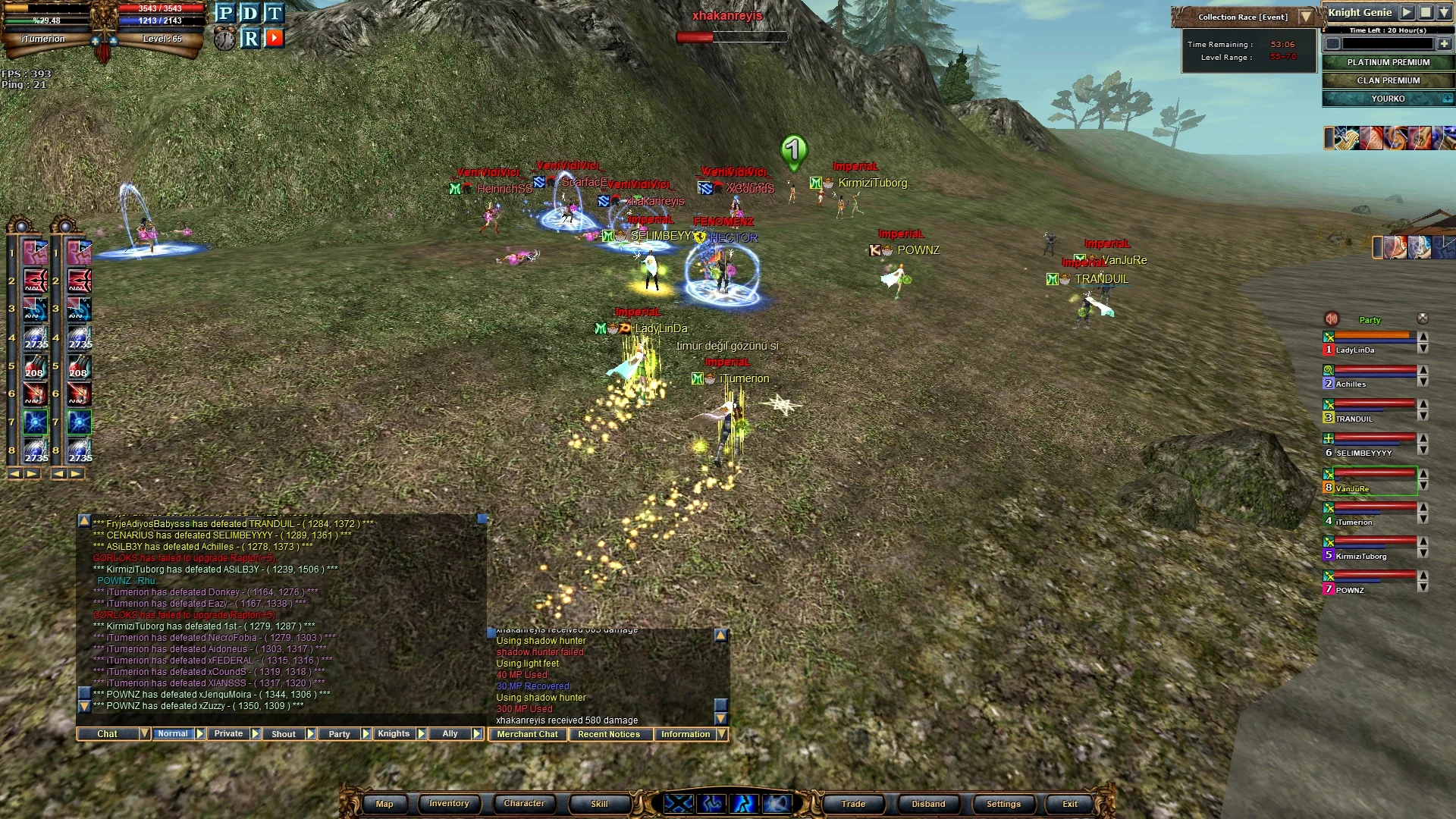Choose the Ally chat tab
Viewport: 1456px width, 819px height.
click(x=450, y=734)
